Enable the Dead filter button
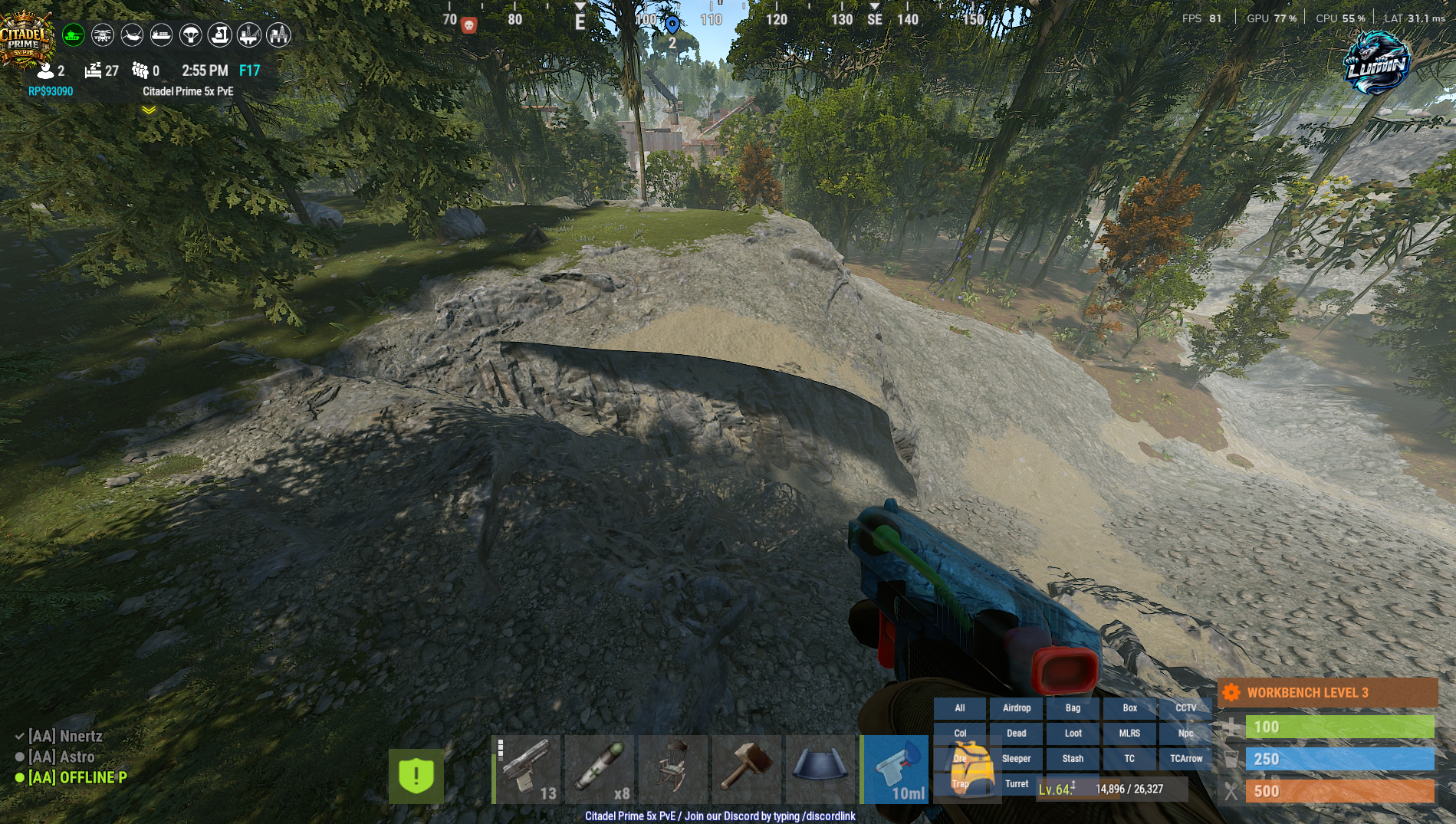Viewport: 1456px width, 824px height. click(1017, 734)
